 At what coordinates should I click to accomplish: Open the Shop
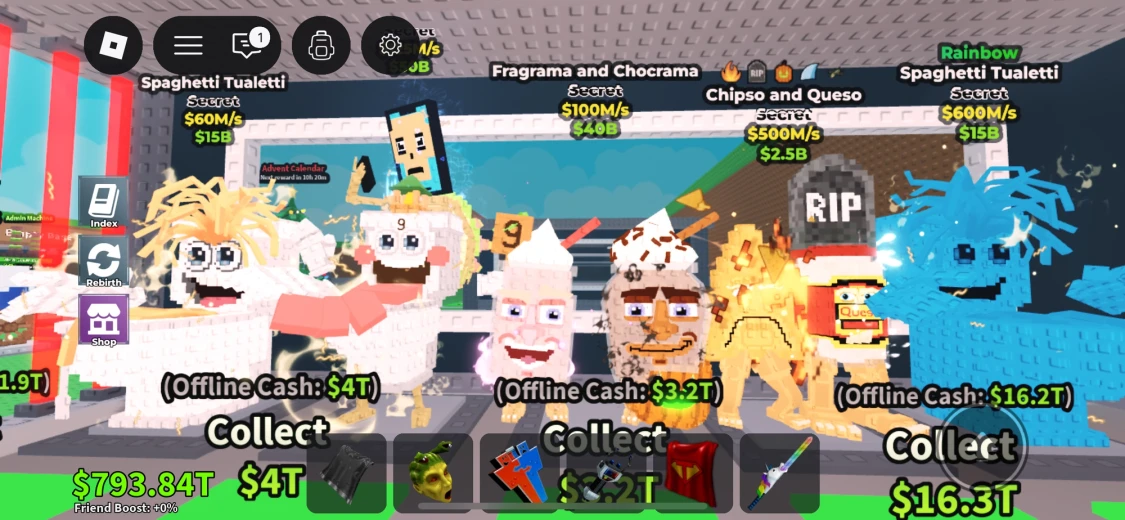pyautogui.click(x=104, y=321)
